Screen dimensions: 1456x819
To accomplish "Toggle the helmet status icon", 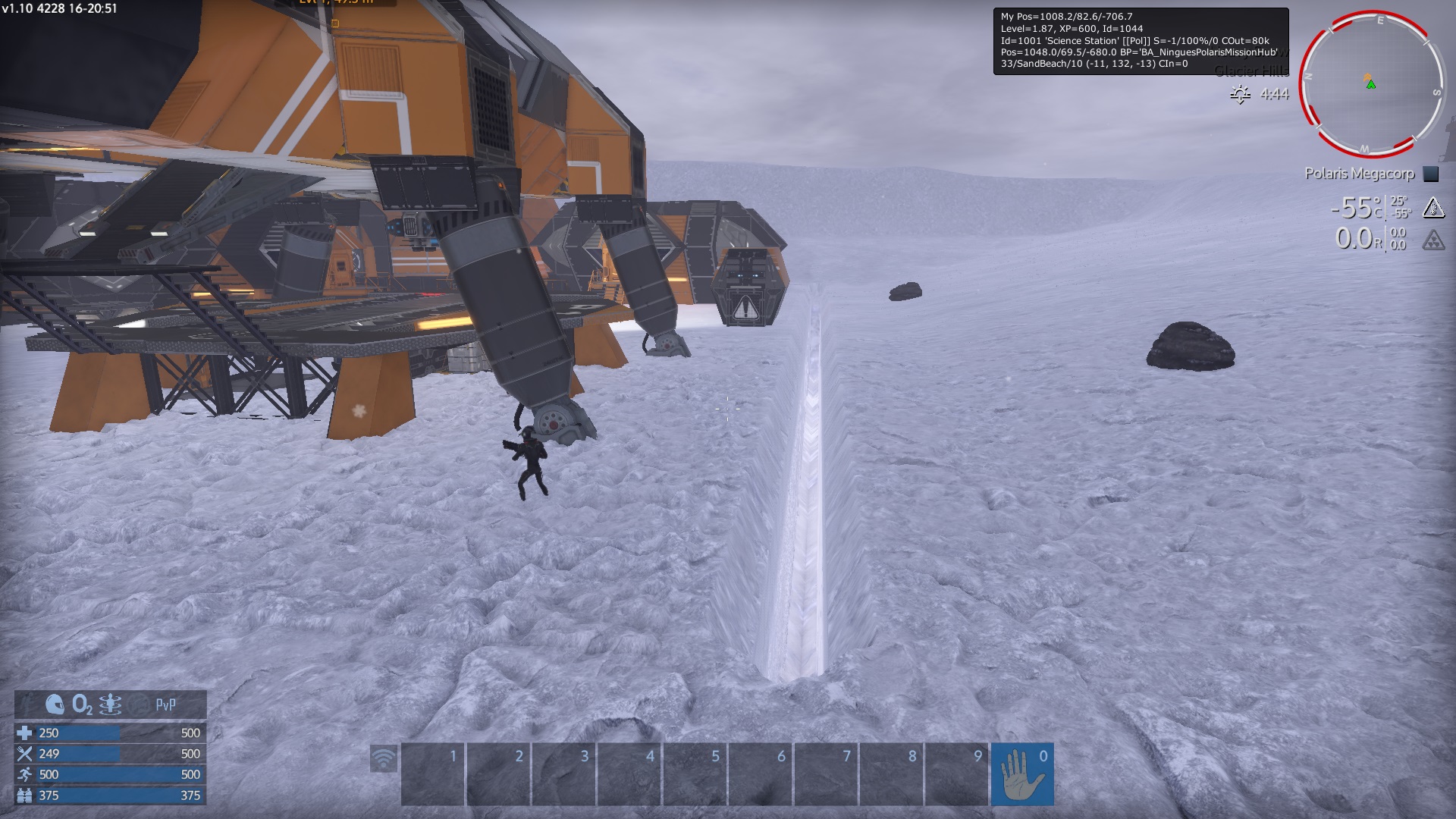I will [x=55, y=704].
